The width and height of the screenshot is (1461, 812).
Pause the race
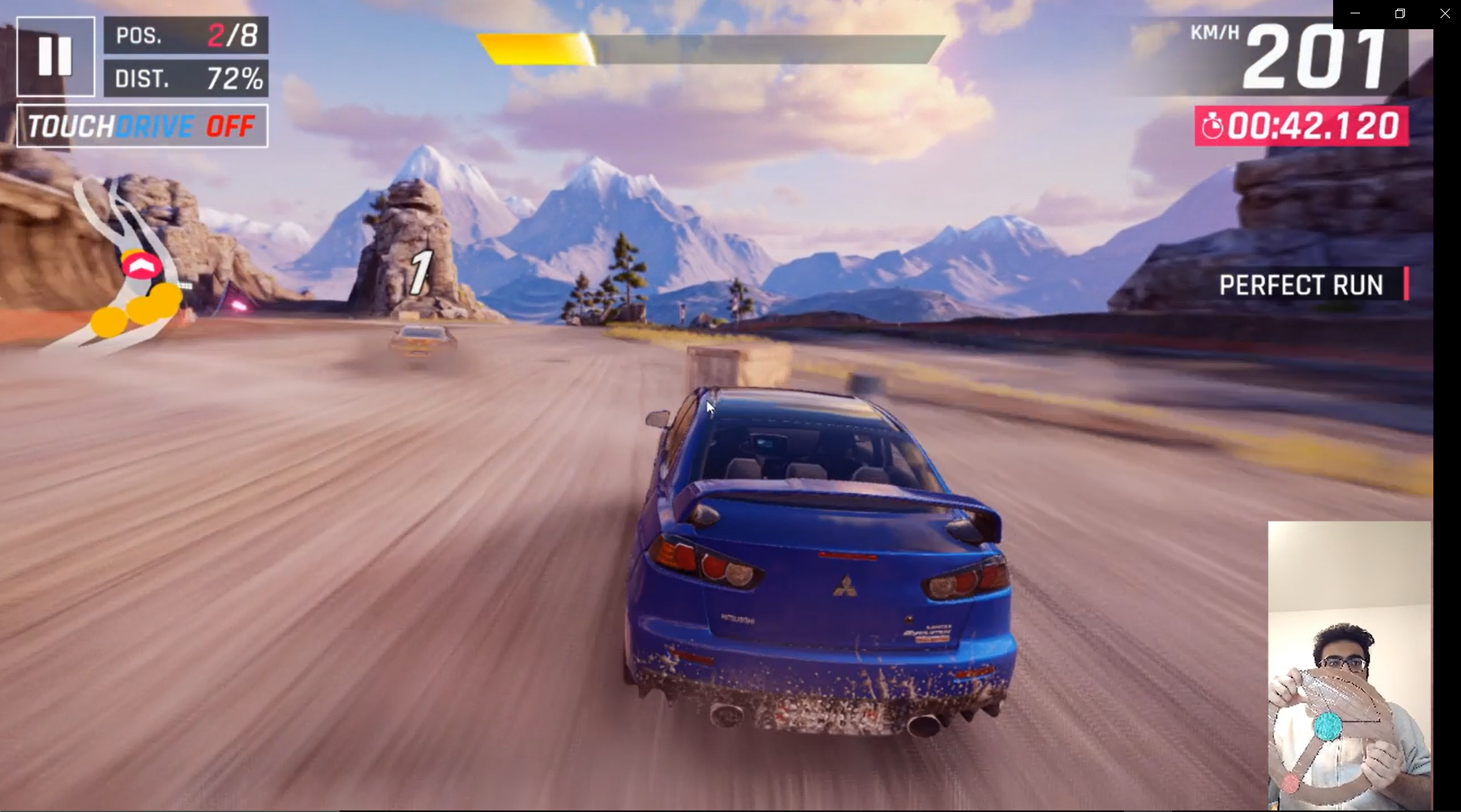pos(55,56)
